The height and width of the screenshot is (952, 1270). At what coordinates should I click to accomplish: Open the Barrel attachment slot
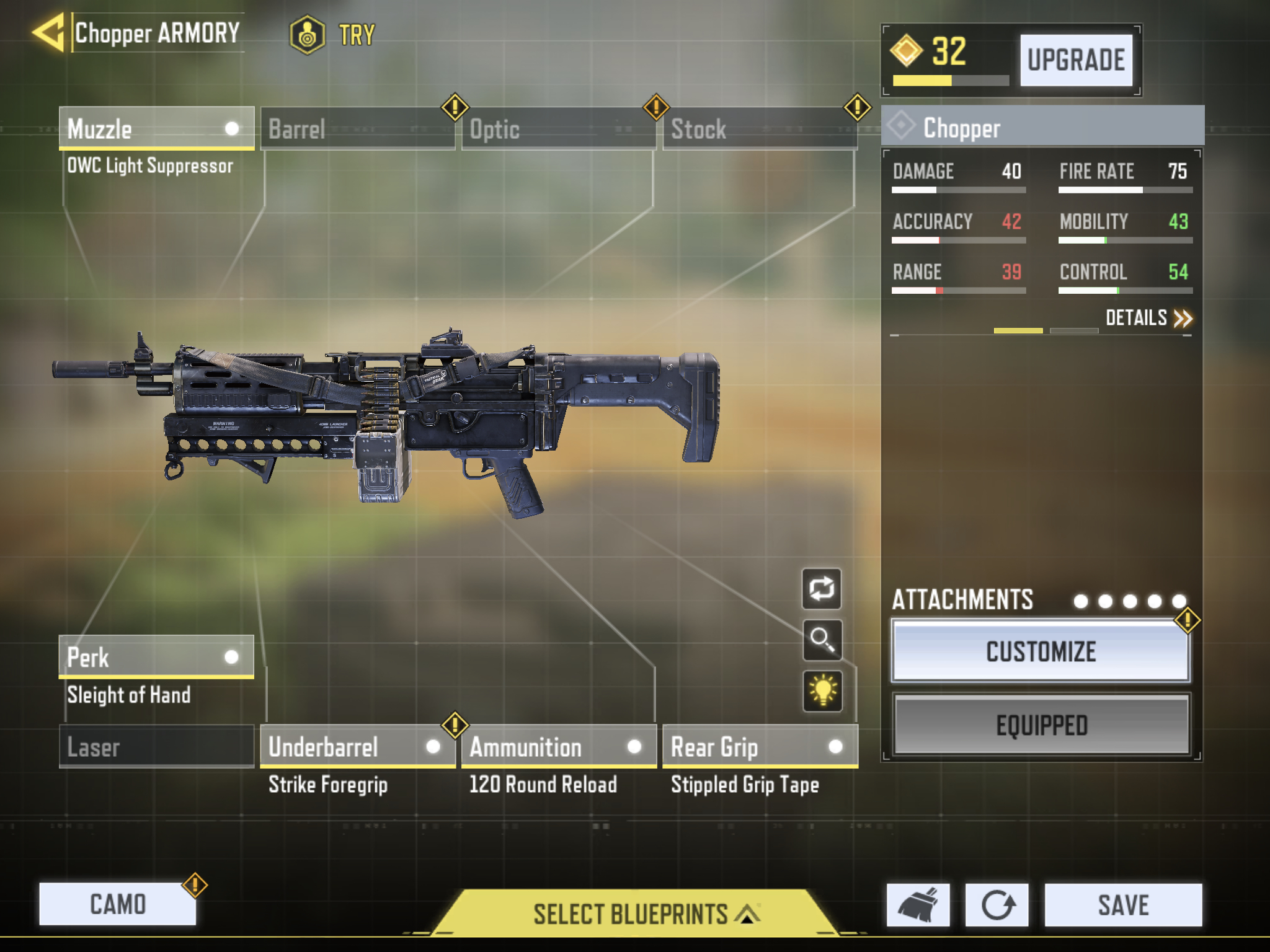[x=357, y=128]
